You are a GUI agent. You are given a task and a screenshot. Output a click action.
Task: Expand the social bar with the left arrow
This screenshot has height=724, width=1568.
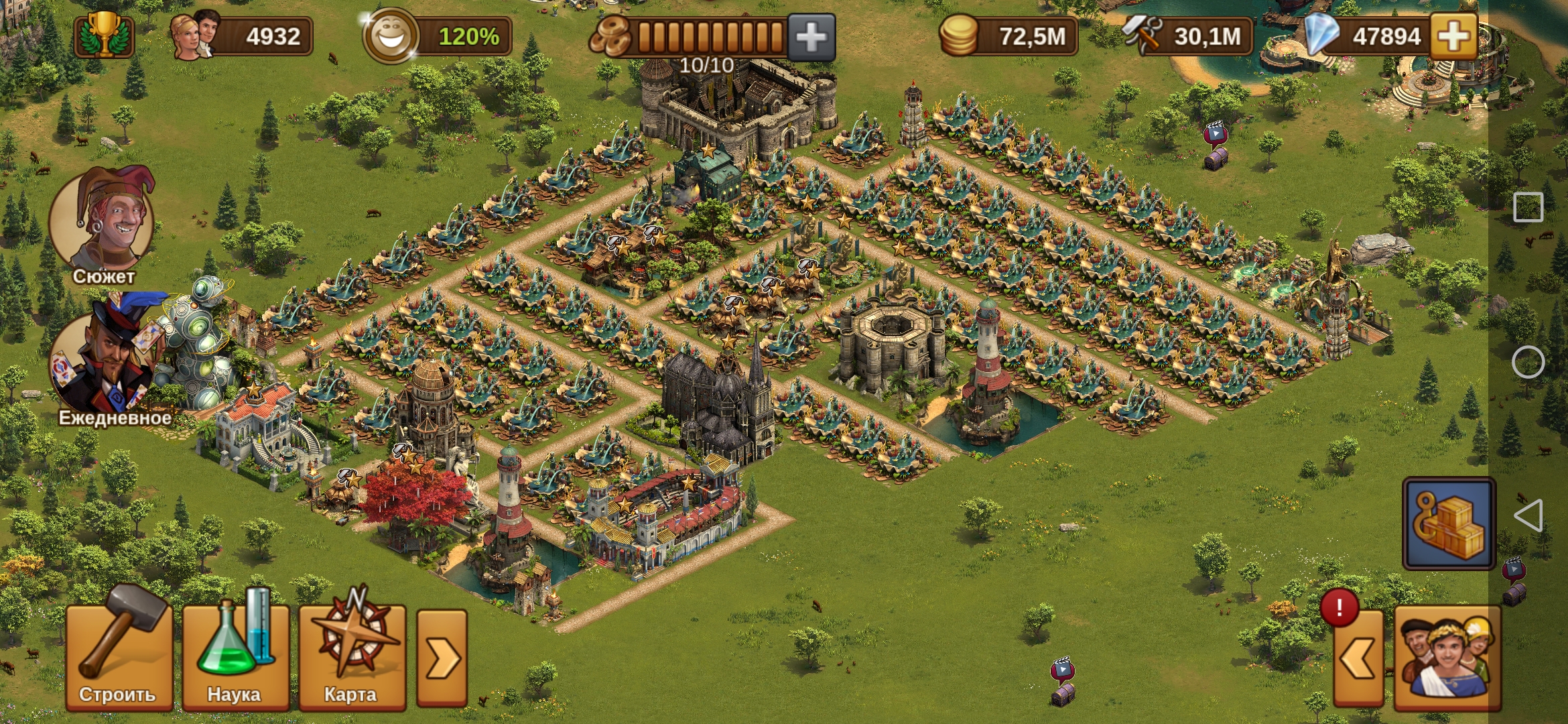point(1358,658)
